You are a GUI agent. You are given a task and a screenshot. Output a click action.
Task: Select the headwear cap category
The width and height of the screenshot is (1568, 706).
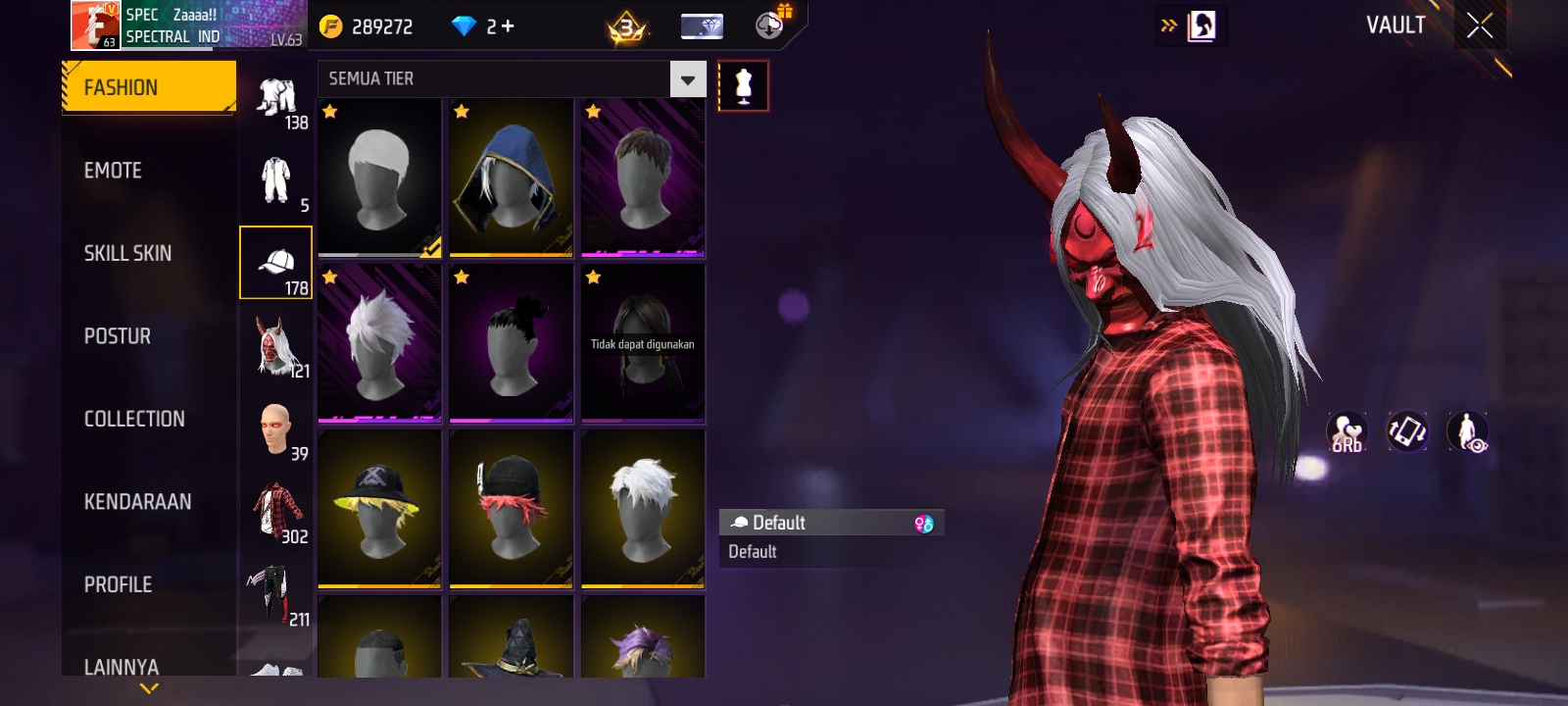(x=276, y=263)
